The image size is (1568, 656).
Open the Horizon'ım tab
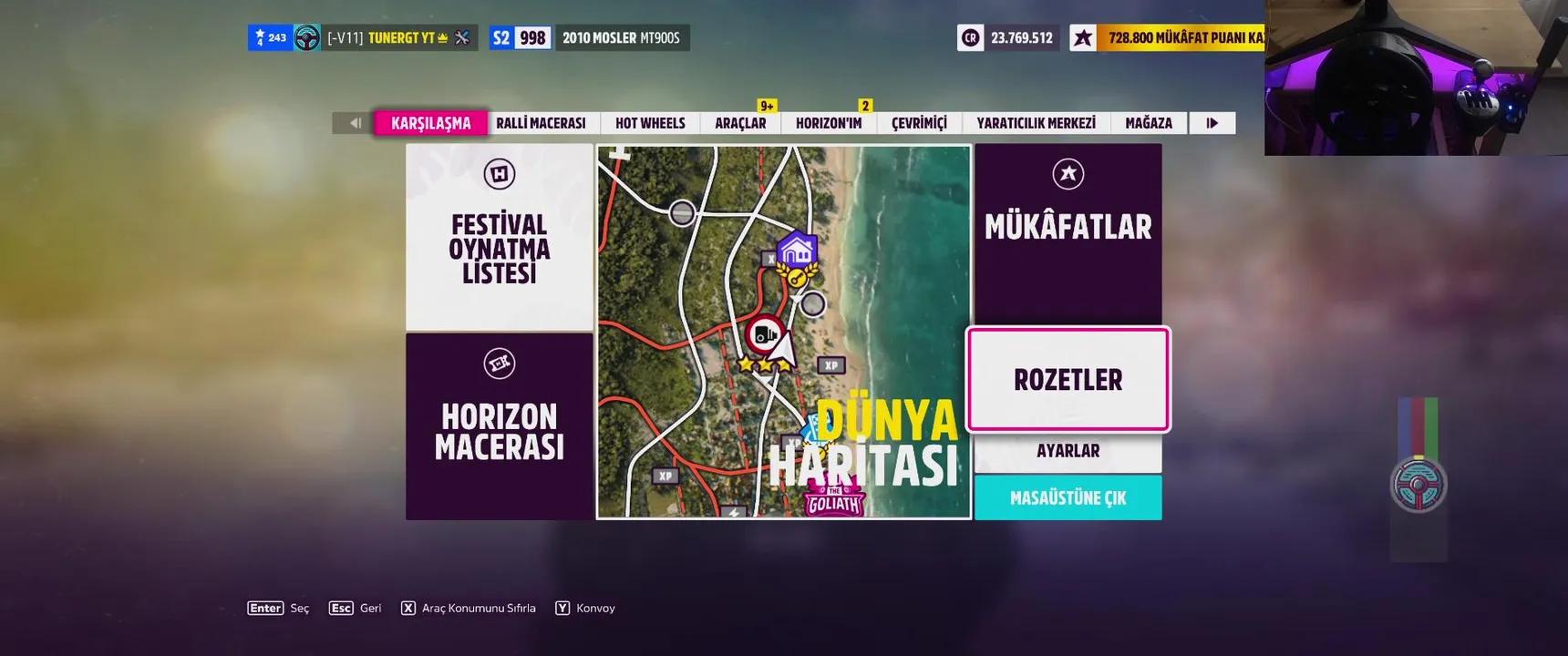click(x=828, y=123)
